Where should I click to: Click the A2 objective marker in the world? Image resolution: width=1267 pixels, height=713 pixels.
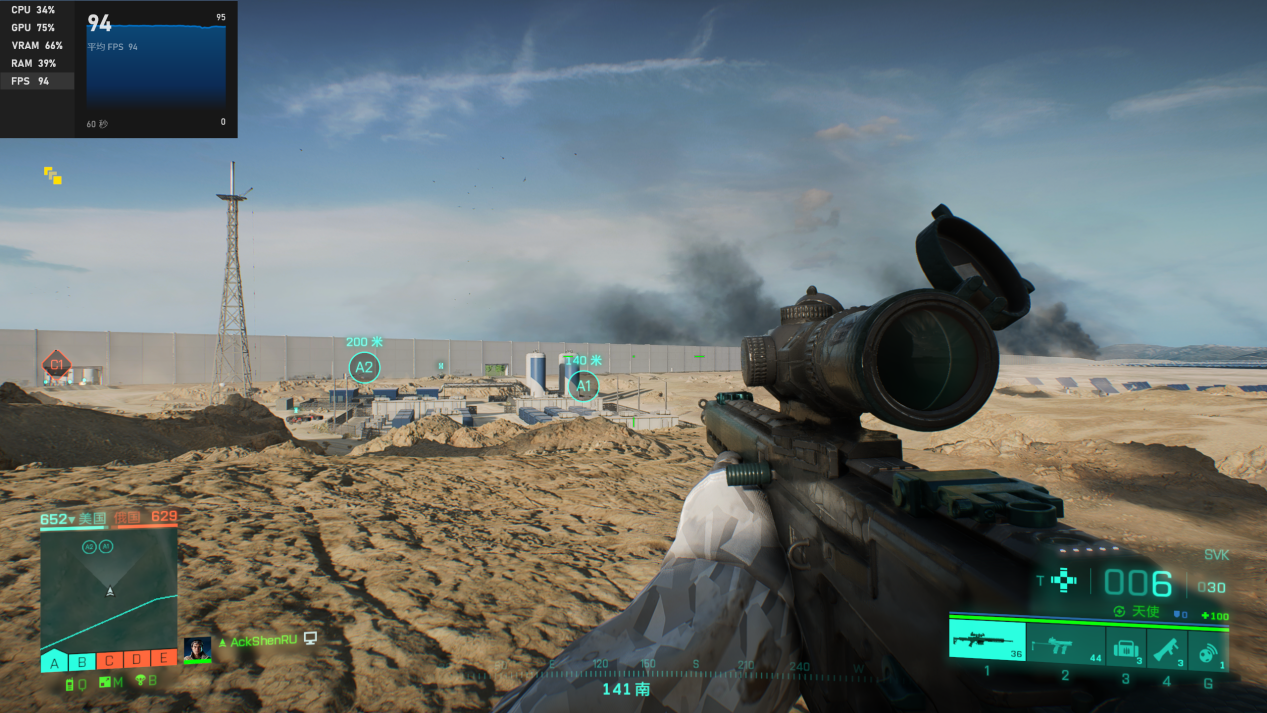pos(364,368)
